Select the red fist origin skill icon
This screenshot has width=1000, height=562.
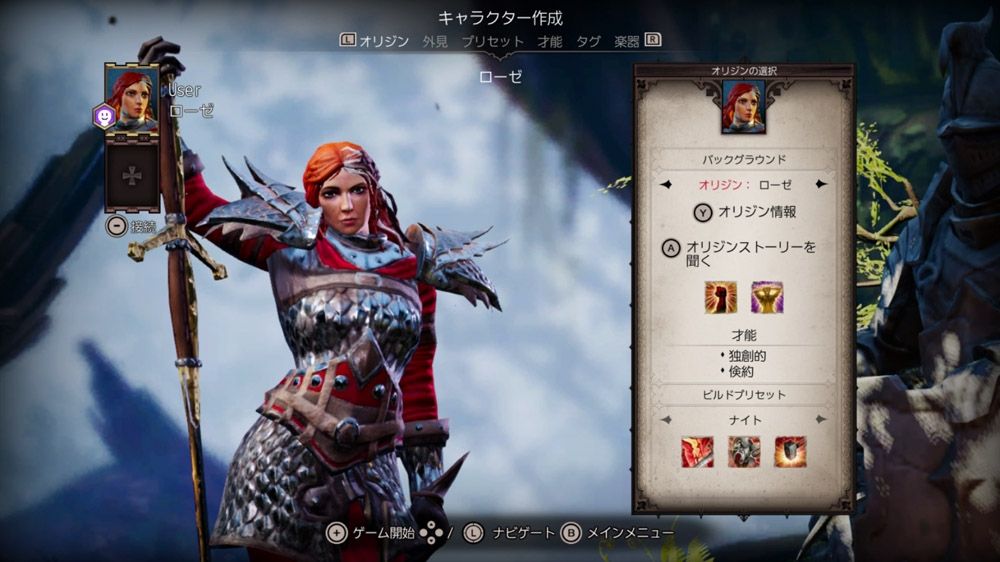pyautogui.click(x=720, y=297)
